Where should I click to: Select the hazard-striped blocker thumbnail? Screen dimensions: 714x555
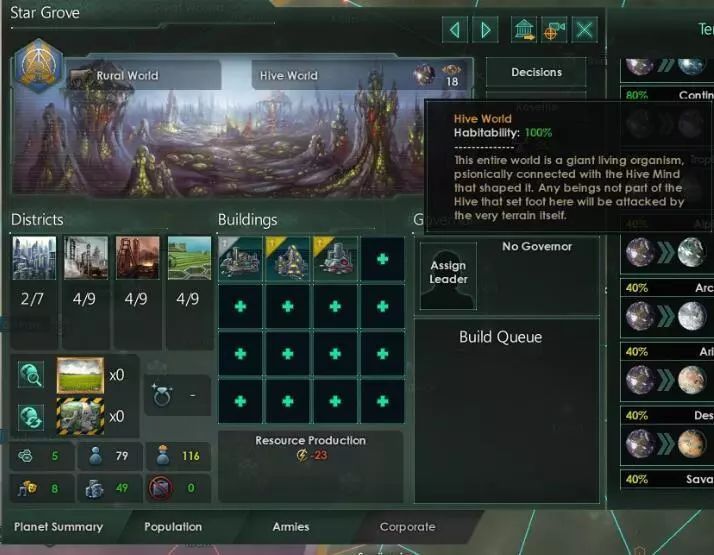pyautogui.click(x=81, y=416)
